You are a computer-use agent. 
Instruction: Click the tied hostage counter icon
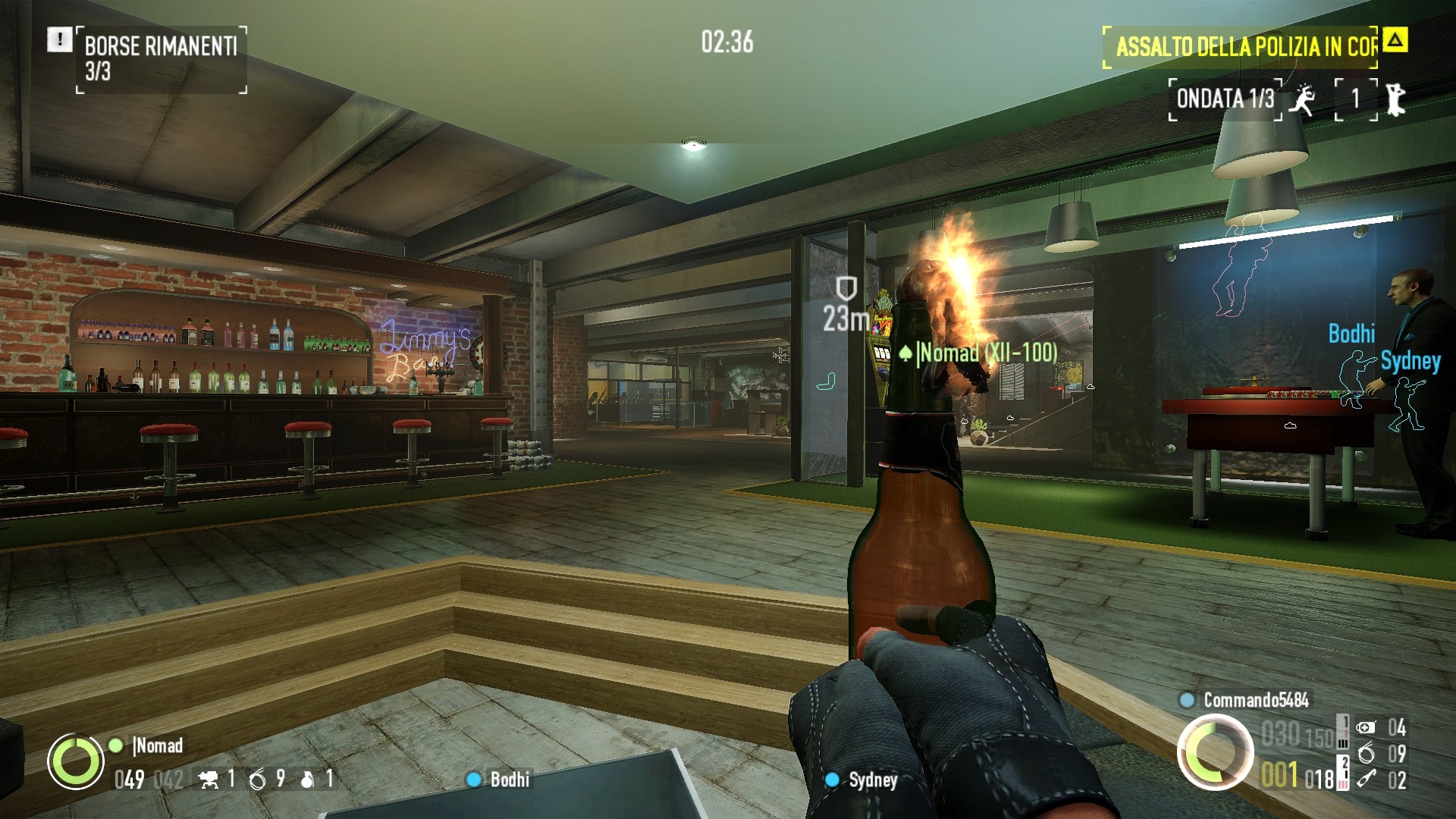(1395, 99)
